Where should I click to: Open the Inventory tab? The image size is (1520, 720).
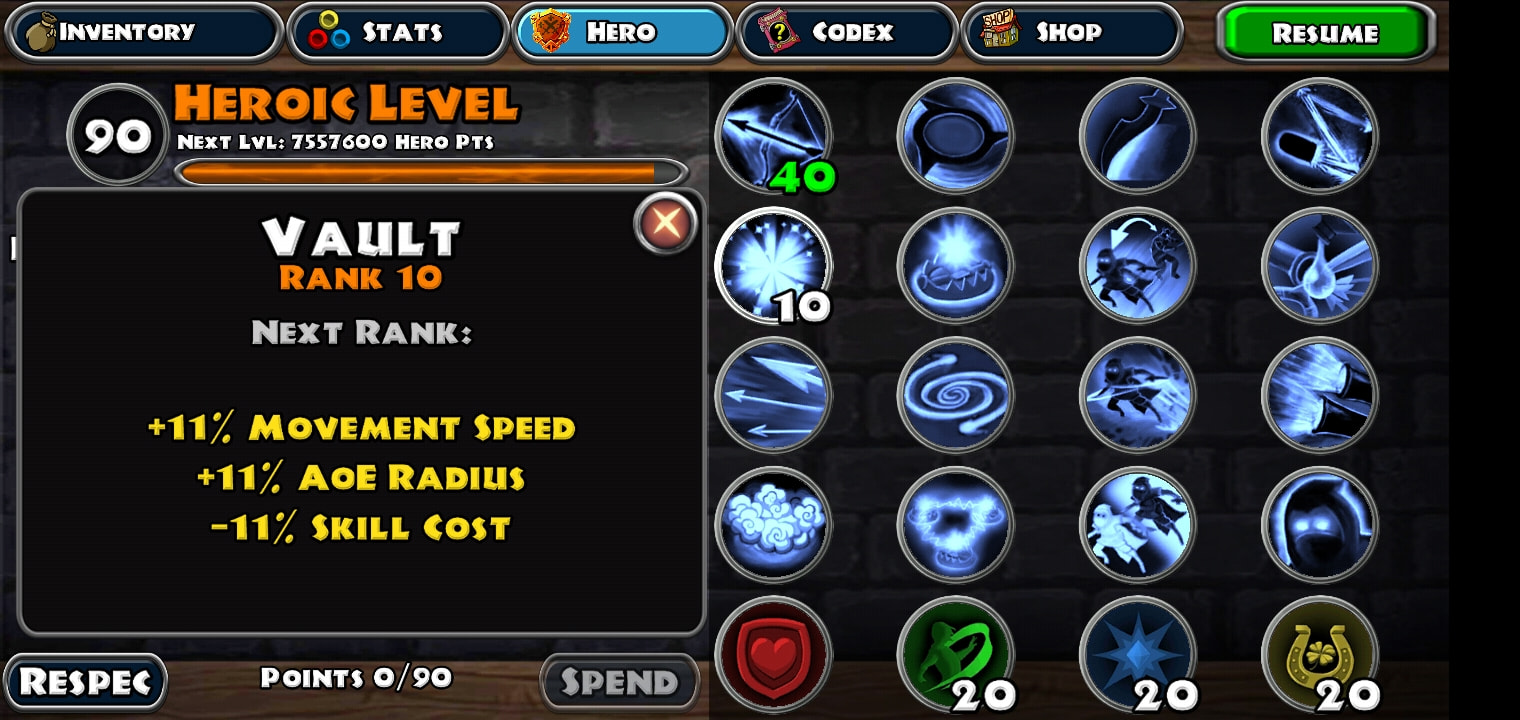coord(143,32)
